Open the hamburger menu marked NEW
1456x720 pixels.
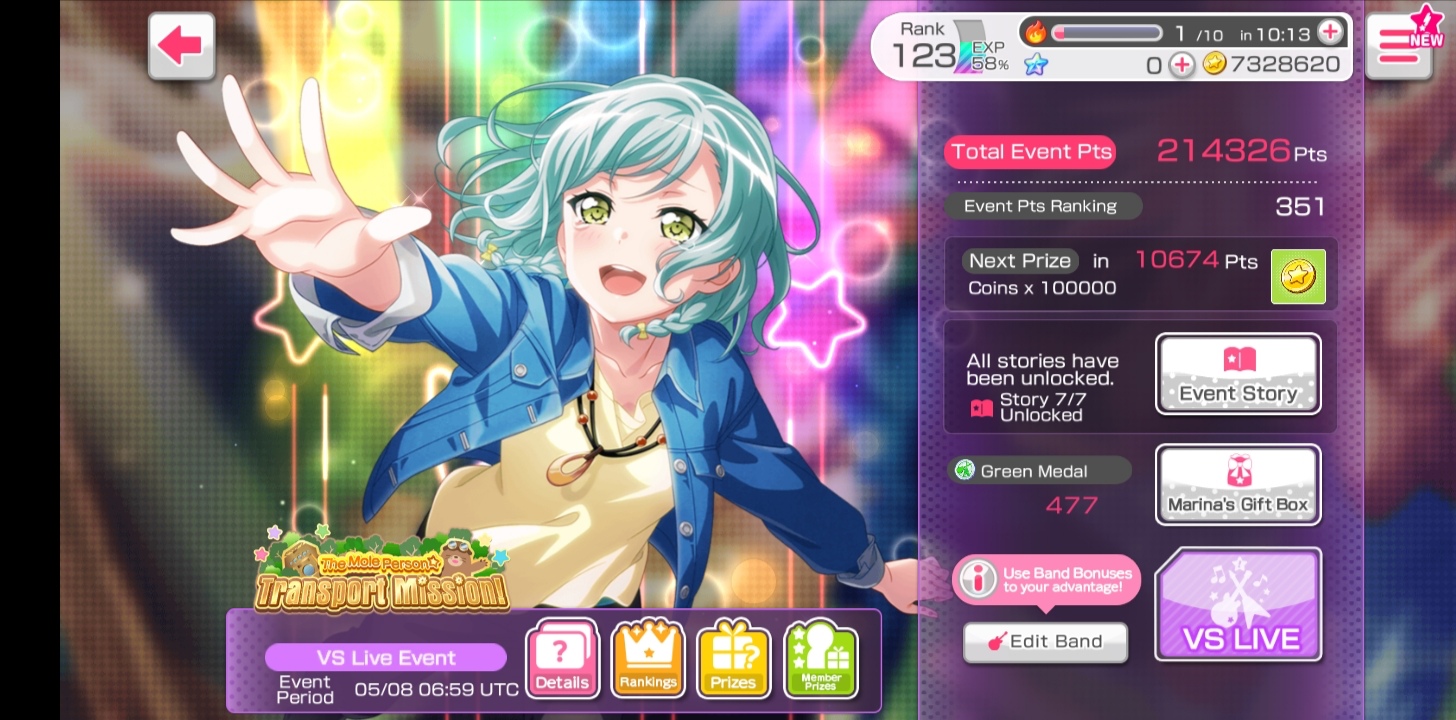pyautogui.click(x=1399, y=46)
